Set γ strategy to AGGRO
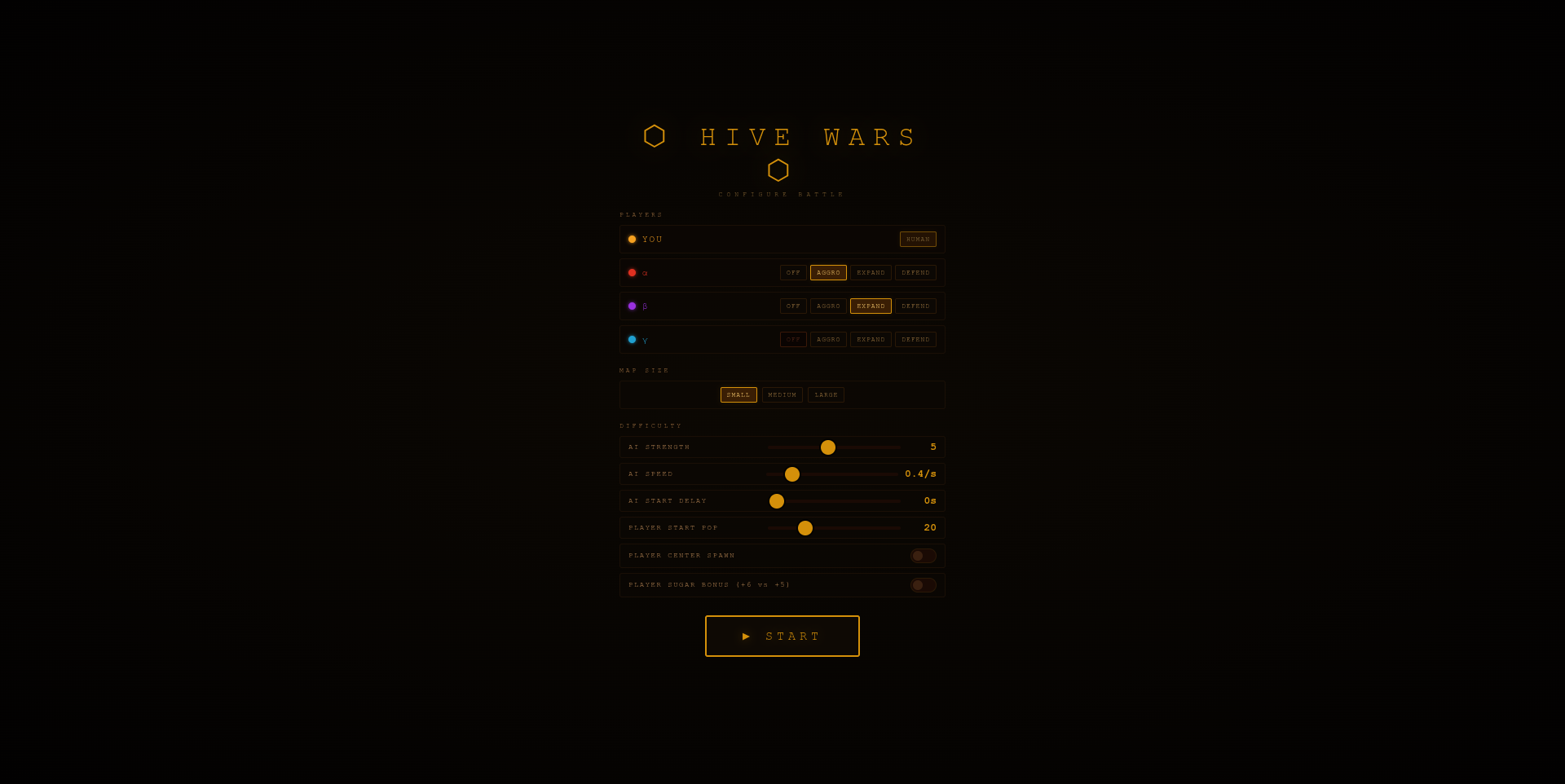Screen dimensions: 1565x784 pos(828,339)
